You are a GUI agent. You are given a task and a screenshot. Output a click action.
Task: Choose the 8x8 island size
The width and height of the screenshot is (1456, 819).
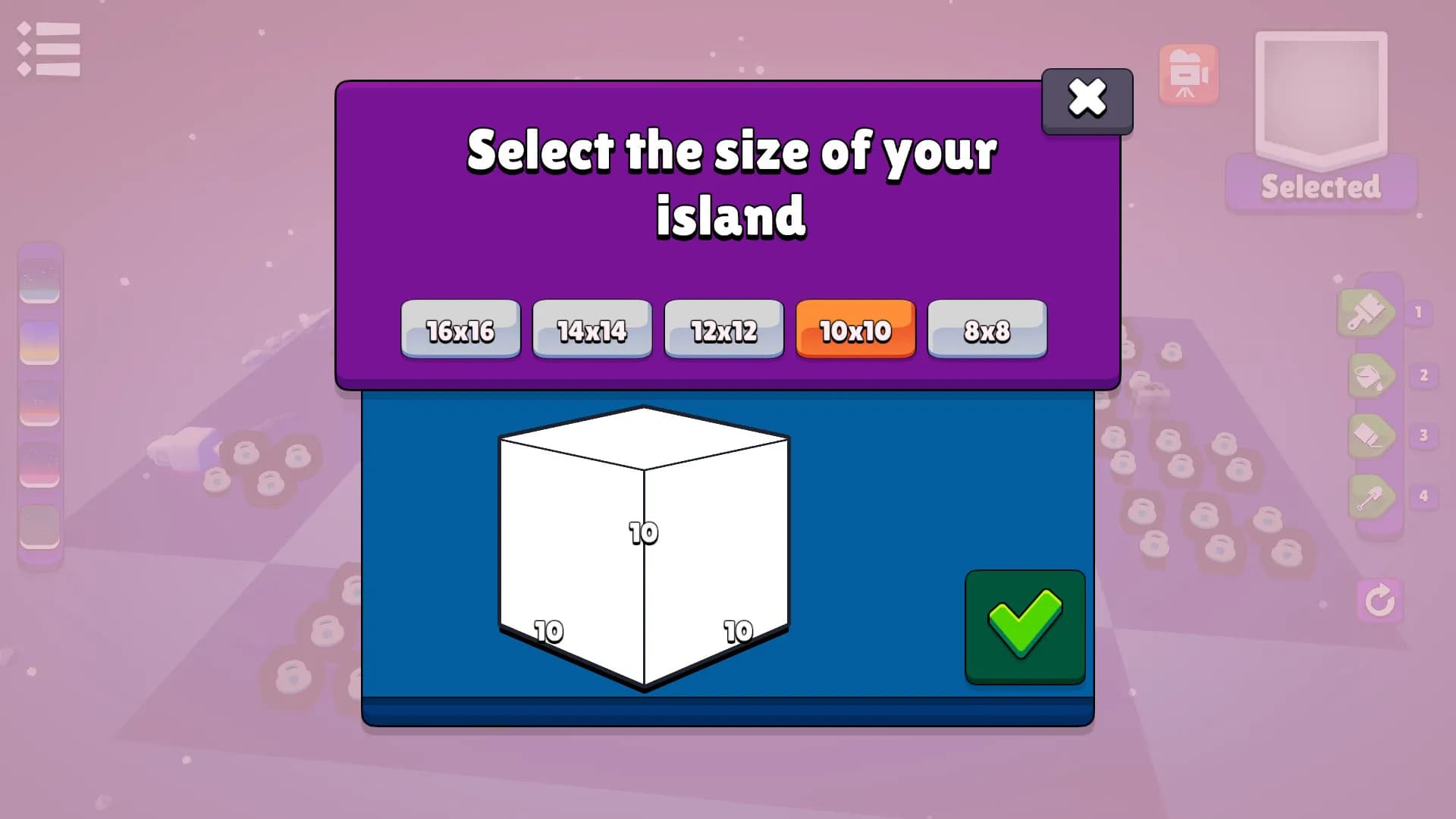[x=987, y=330]
